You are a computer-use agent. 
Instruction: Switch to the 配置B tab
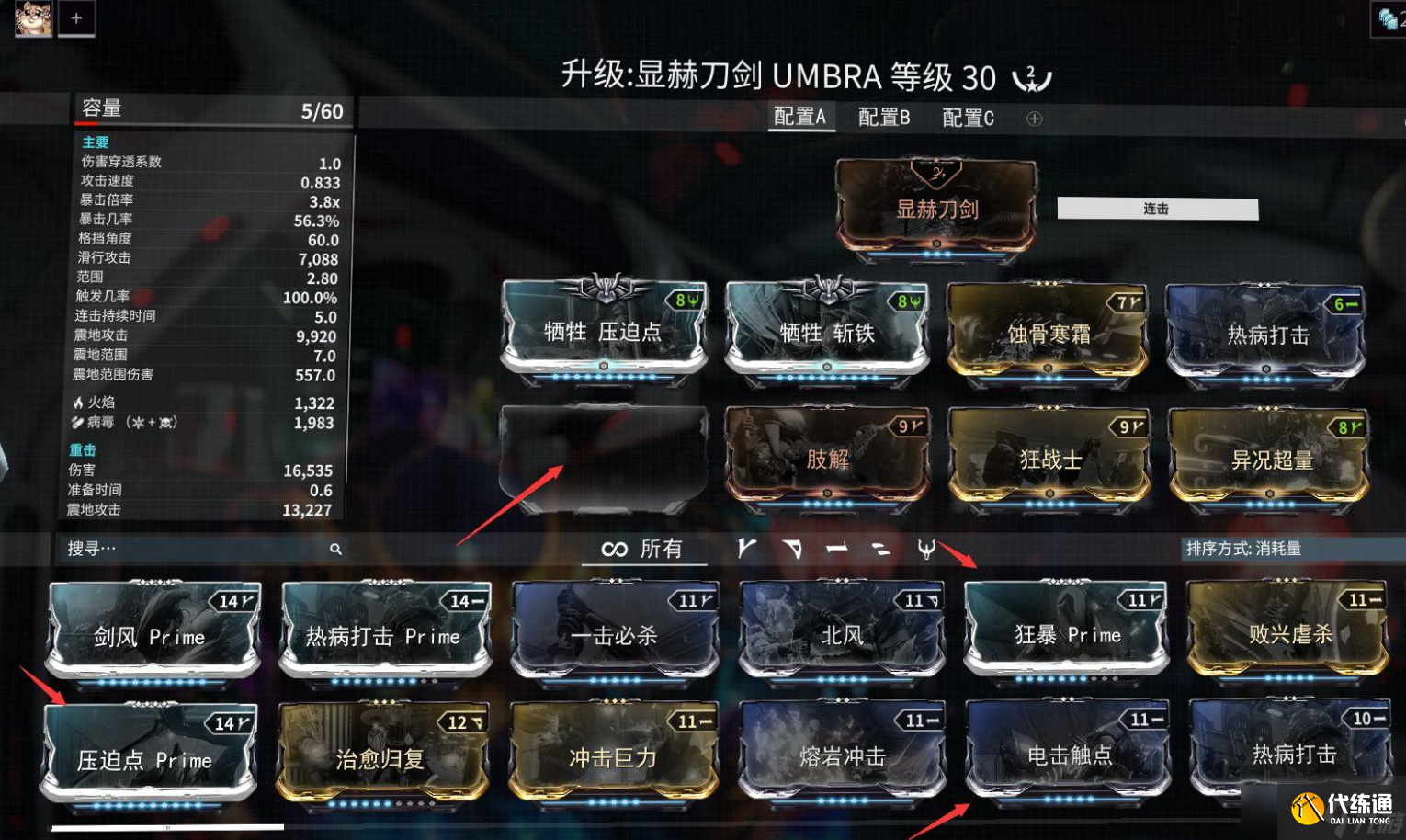tap(884, 118)
